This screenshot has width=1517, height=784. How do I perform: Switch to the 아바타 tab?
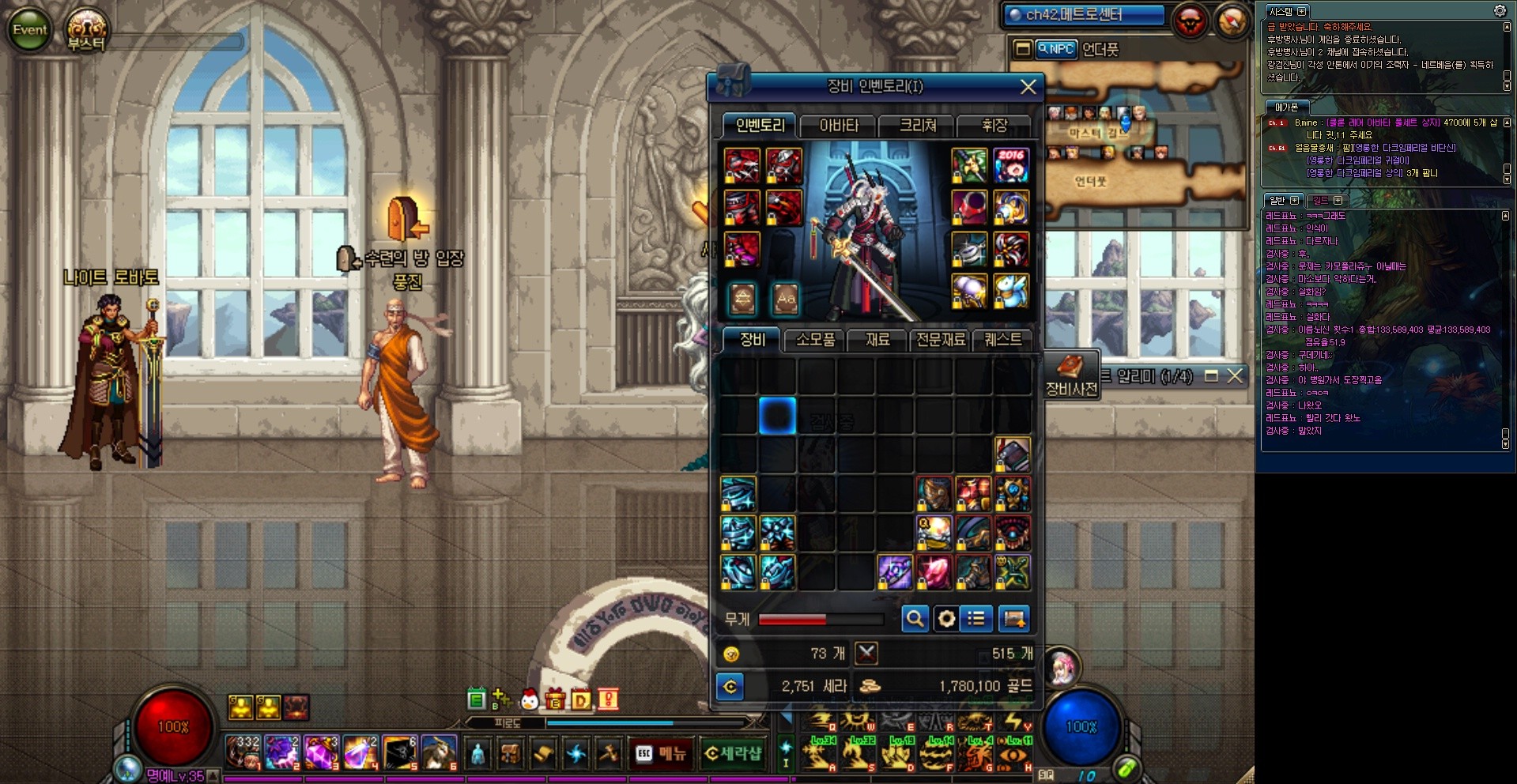pos(839,126)
